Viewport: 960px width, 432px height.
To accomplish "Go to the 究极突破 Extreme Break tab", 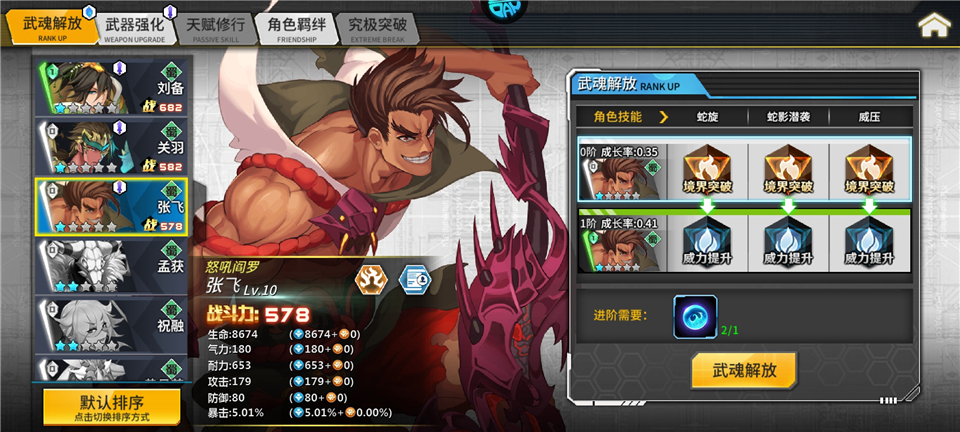I will point(377,27).
